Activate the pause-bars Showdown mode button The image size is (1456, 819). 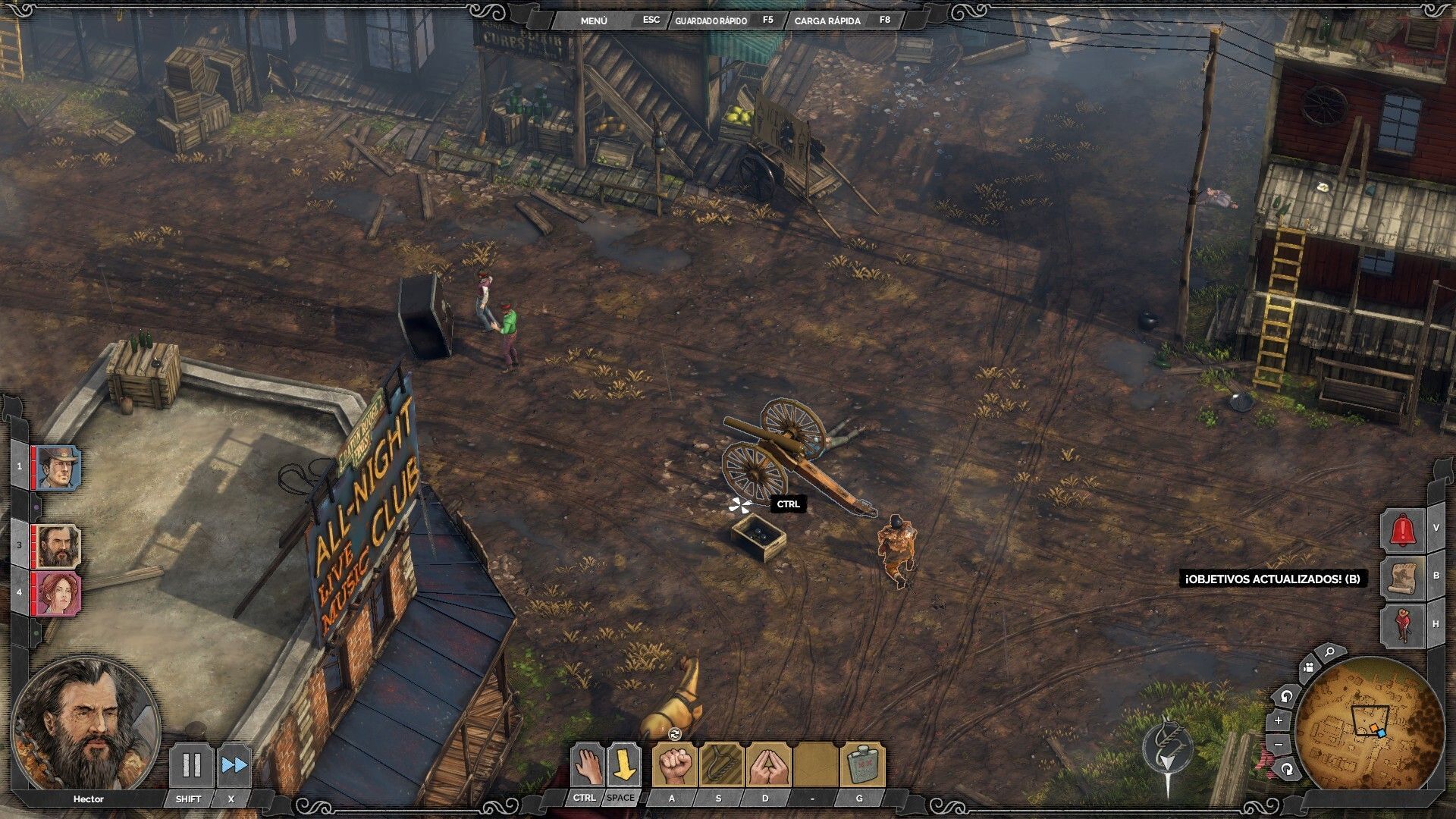(190, 765)
